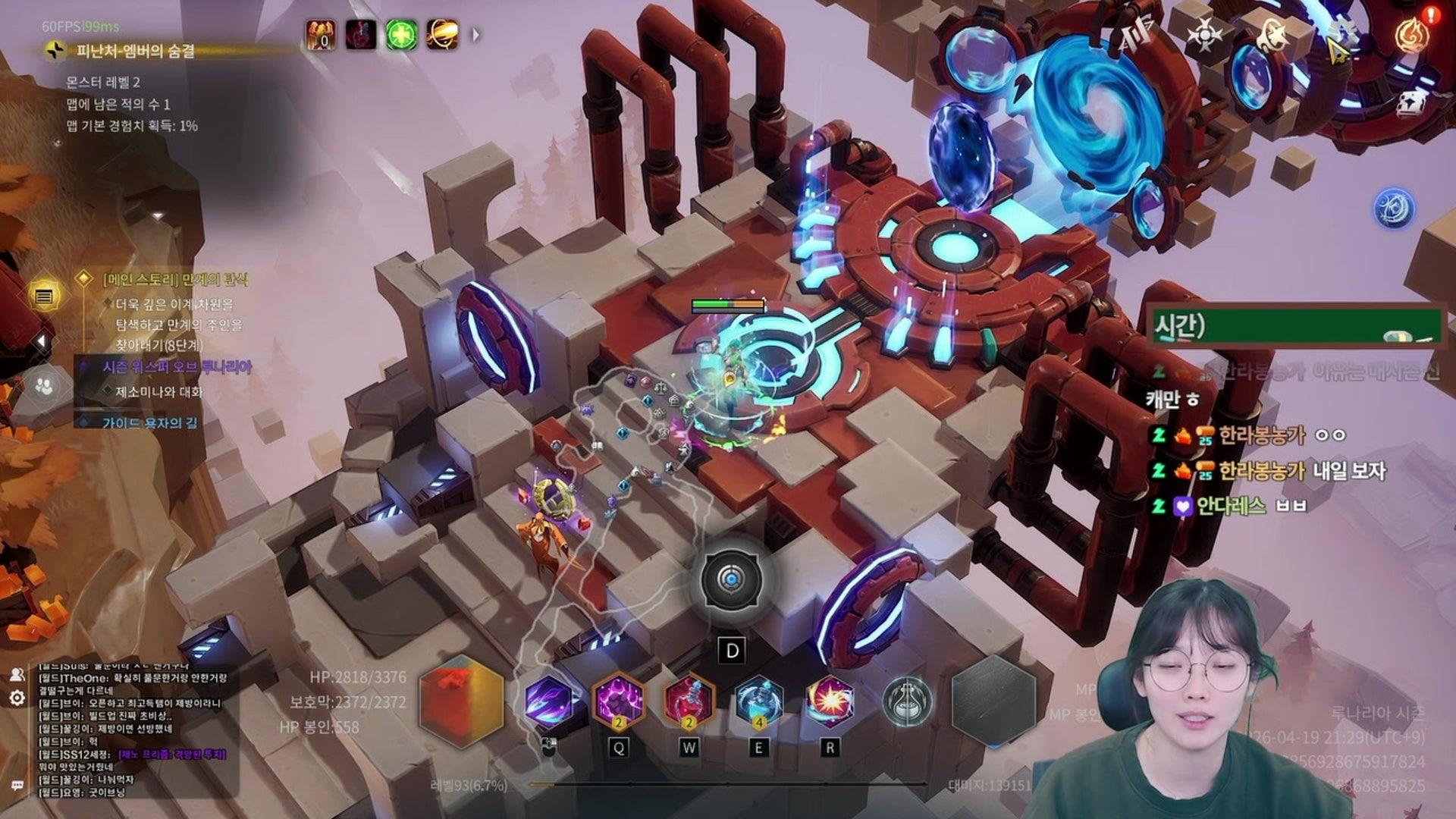Image resolution: width=1456 pixels, height=819 pixels.
Task: Use the red chained bottle W skill
Action: (x=689, y=701)
